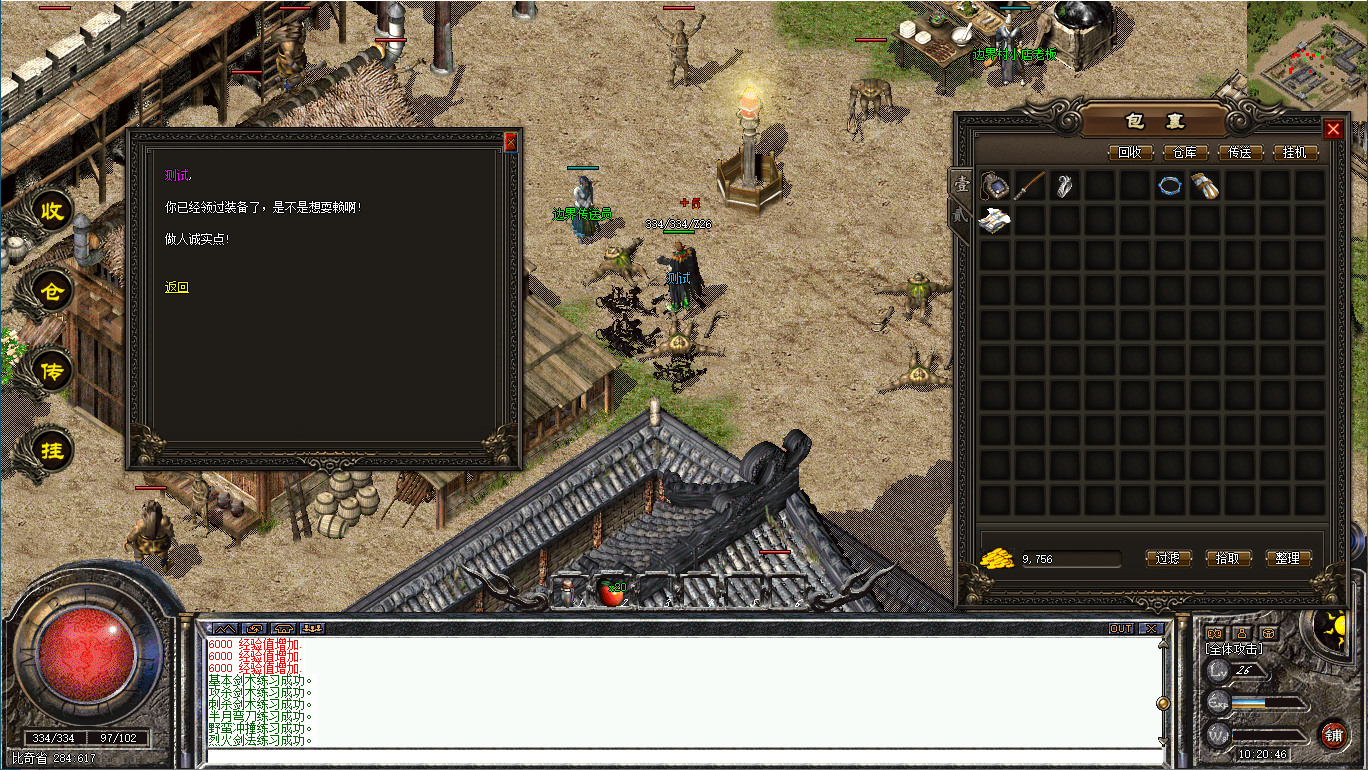
Task: Toggle the 拾取 pickup button
Action: click(1228, 558)
